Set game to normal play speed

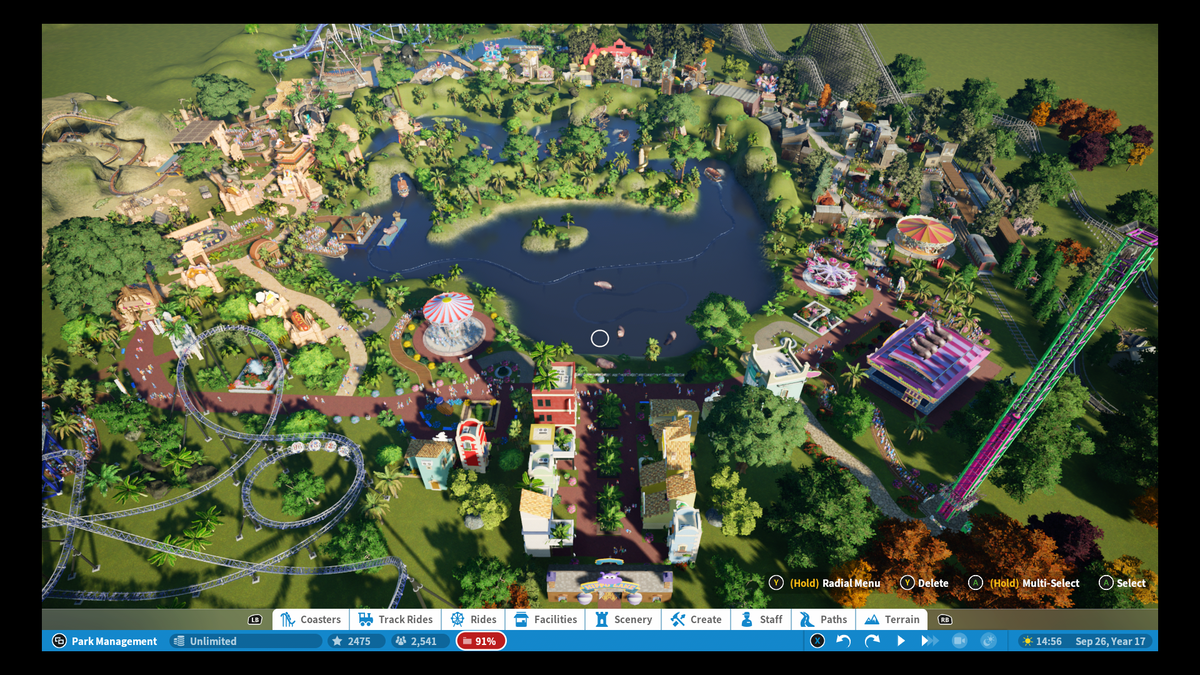[901, 641]
